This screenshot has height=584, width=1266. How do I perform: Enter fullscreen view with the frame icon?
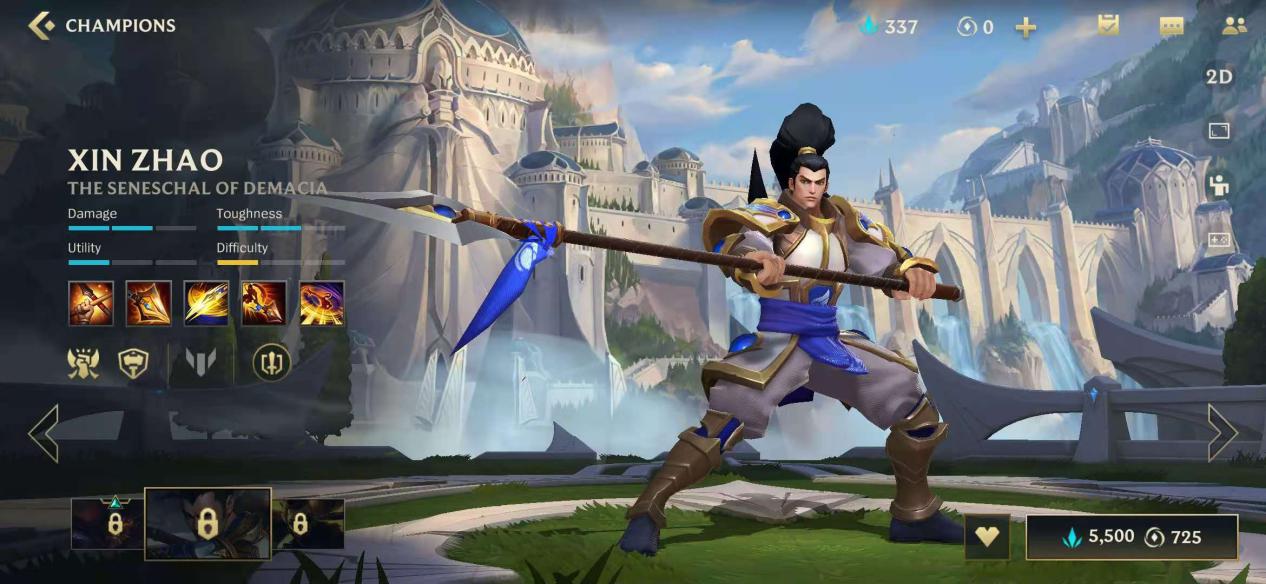pyautogui.click(x=1219, y=131)
